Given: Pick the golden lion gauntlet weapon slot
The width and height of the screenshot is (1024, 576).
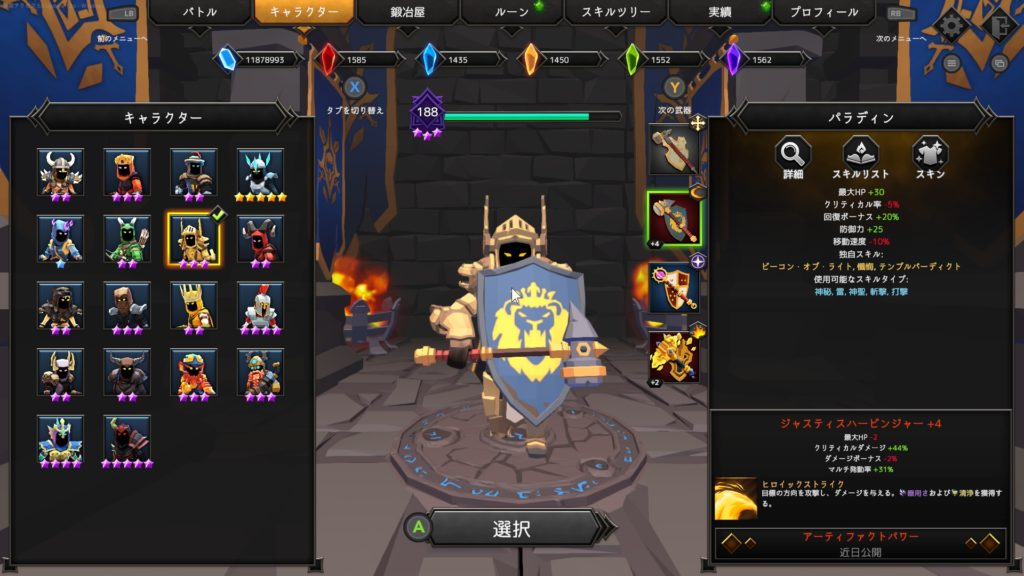Looking at the screenshot, I should coord(672,356).
